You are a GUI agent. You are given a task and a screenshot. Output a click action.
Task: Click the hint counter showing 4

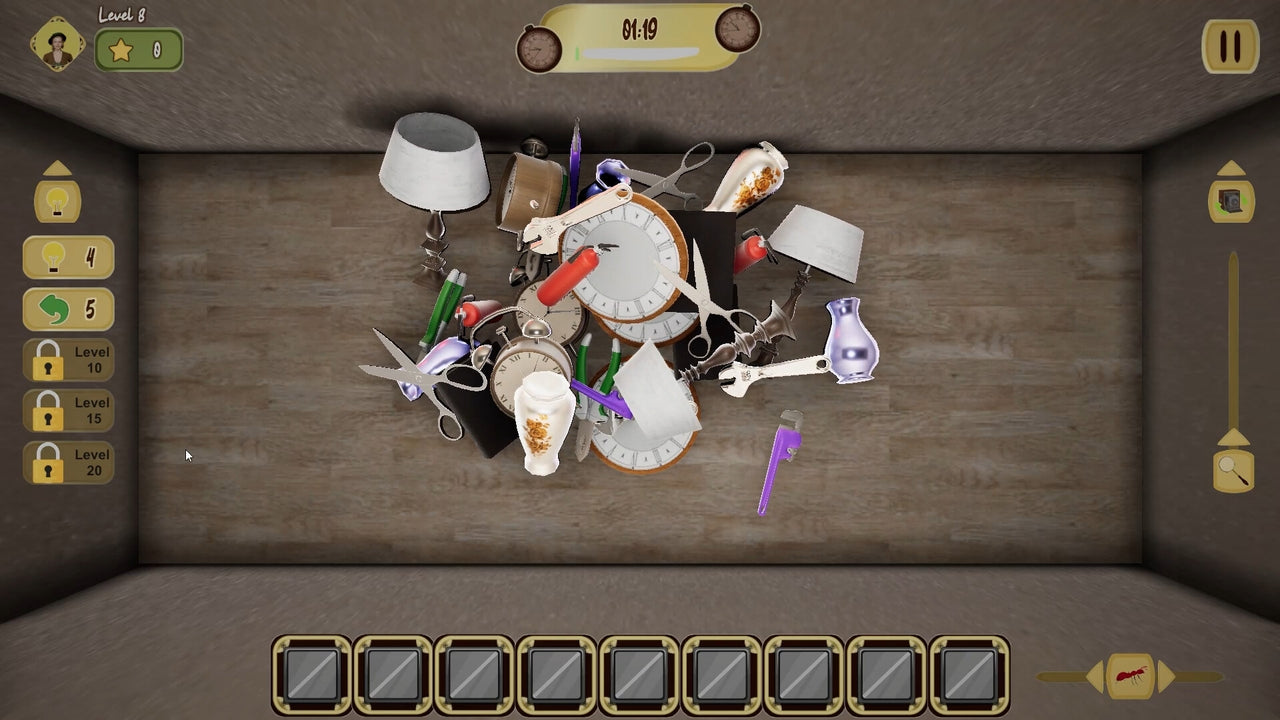point(68,258)
